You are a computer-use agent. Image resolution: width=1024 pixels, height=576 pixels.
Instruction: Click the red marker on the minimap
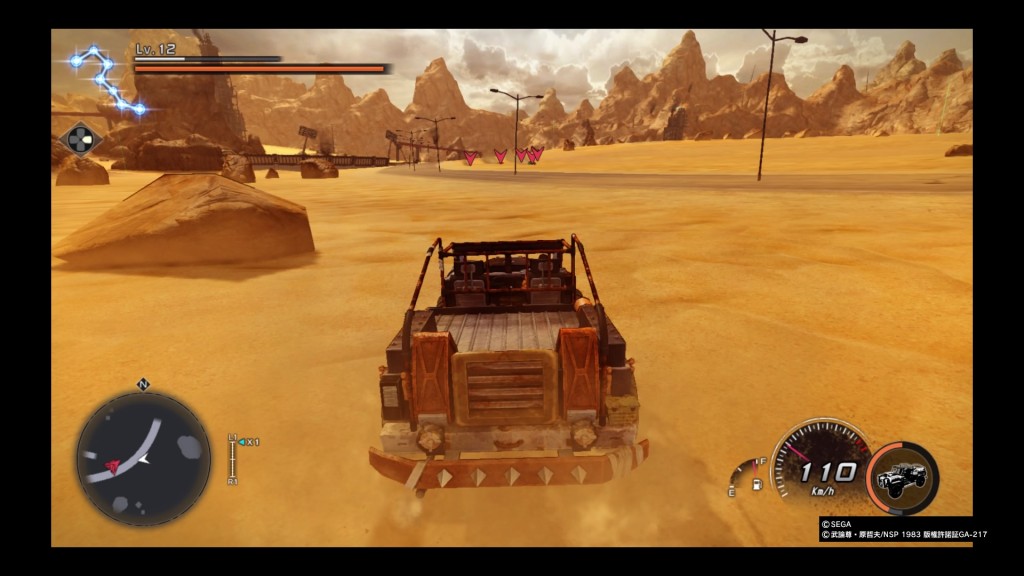113,466
